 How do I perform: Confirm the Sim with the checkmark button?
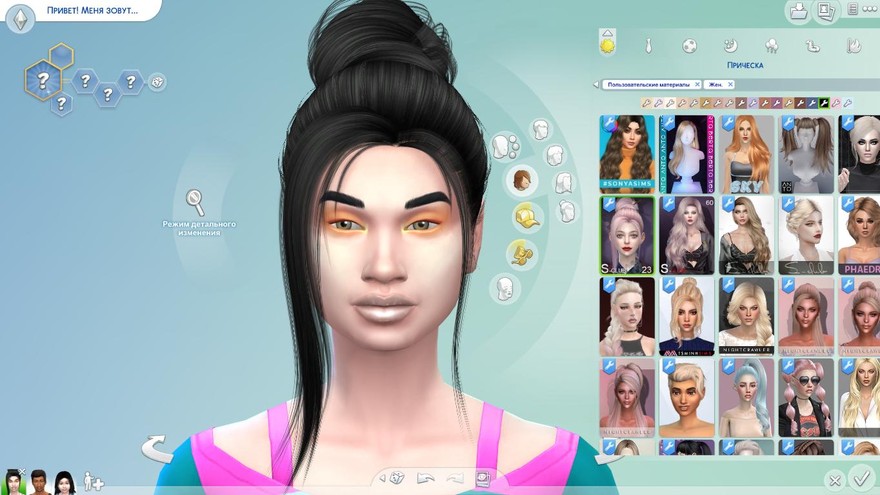coord(860,478)
